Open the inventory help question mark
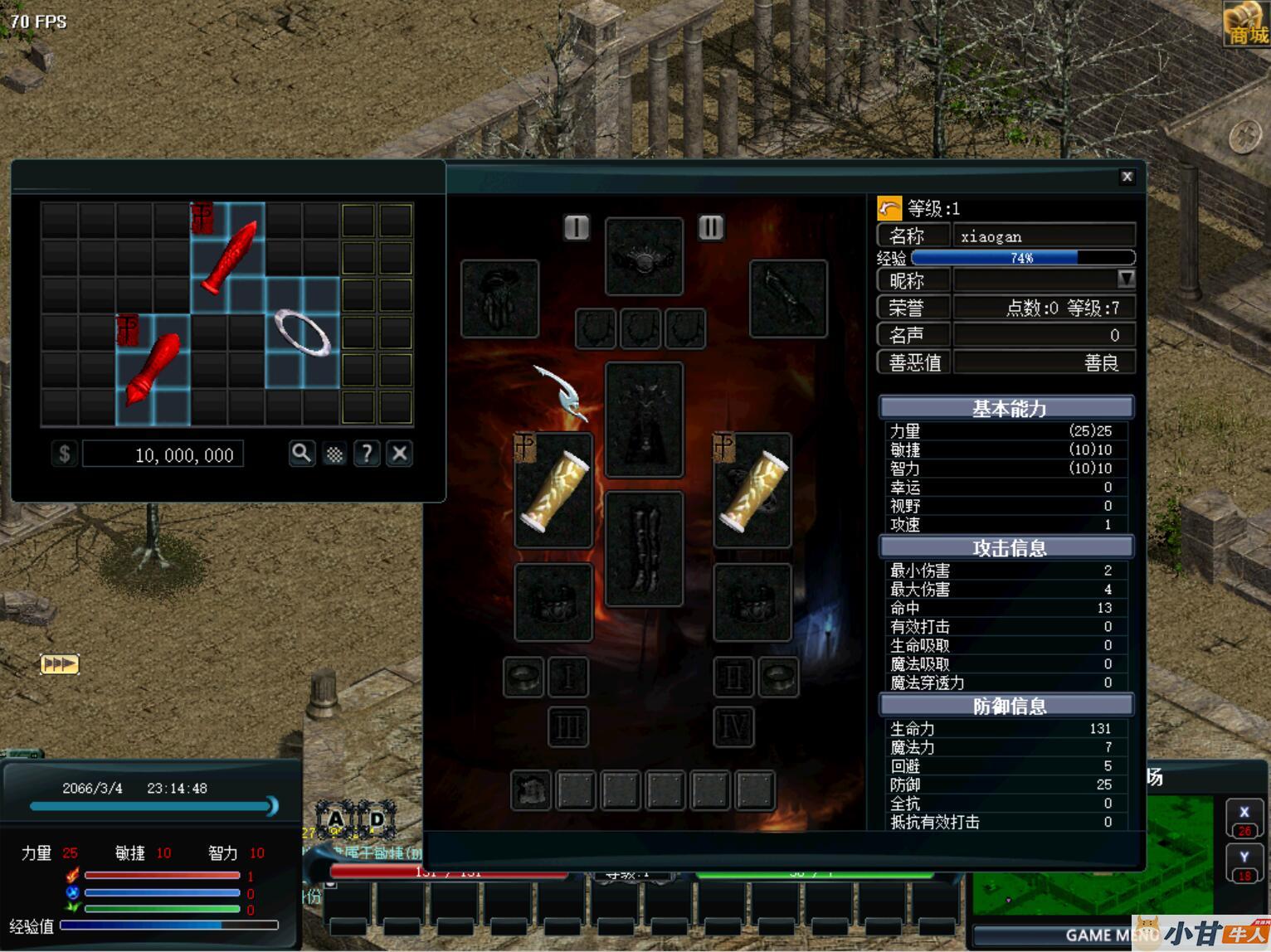 pos(367,454)
